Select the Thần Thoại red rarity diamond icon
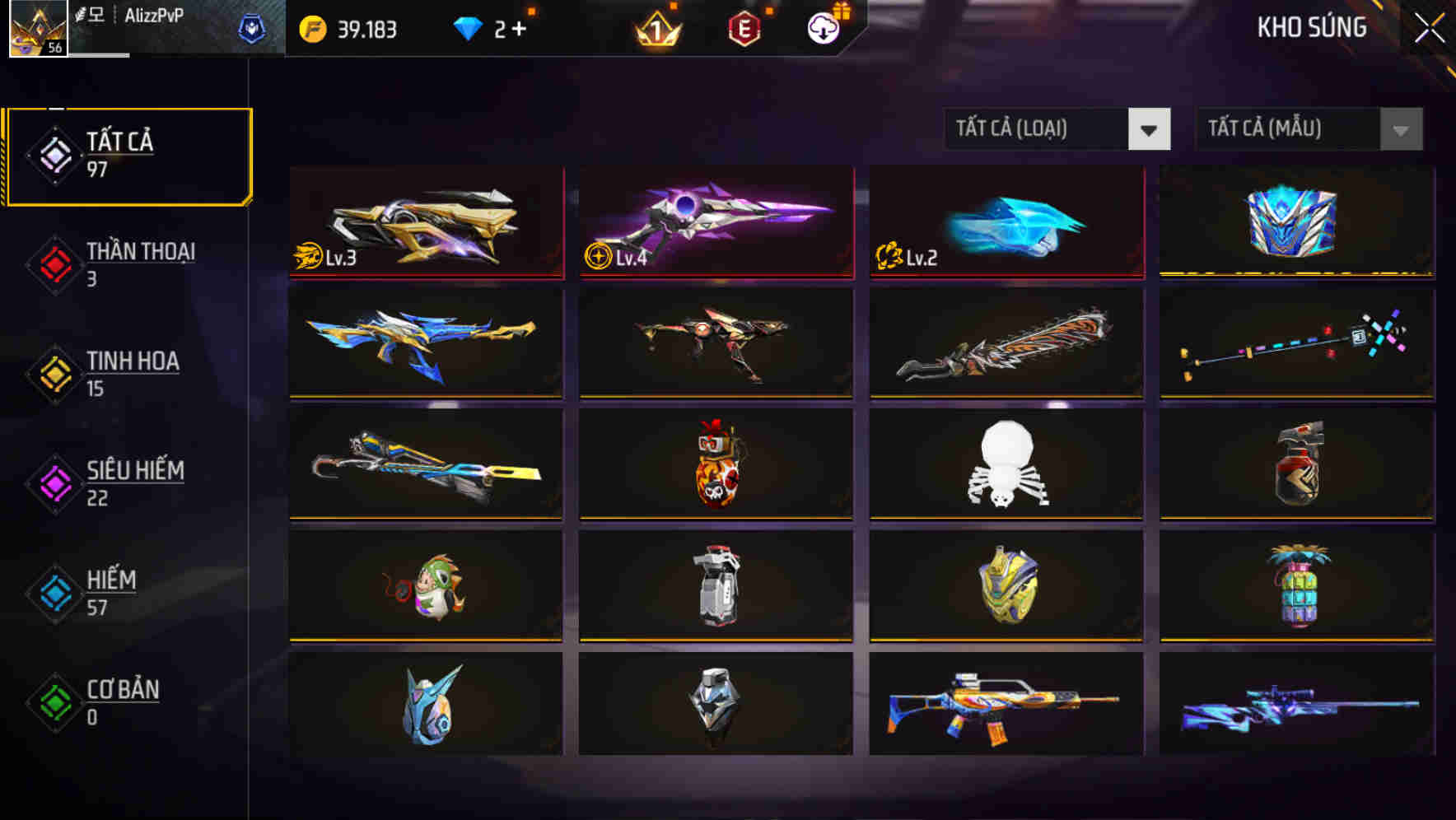Viewport: 1456px width, 820px height. tap(54, 263)
